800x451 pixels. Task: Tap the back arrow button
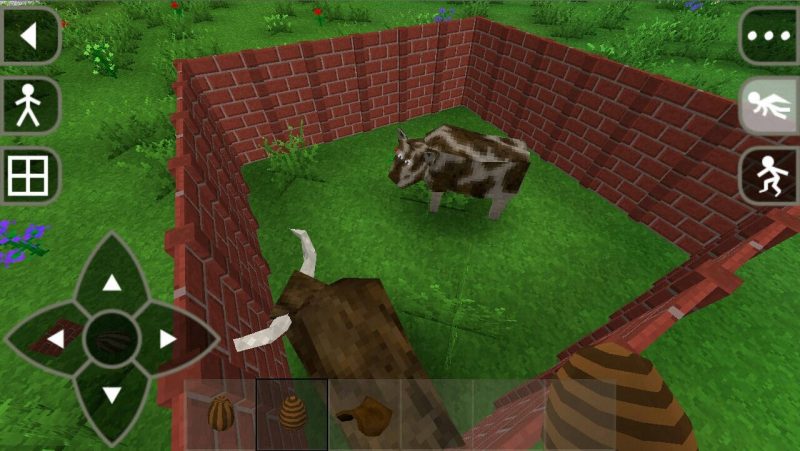[30, 36]
